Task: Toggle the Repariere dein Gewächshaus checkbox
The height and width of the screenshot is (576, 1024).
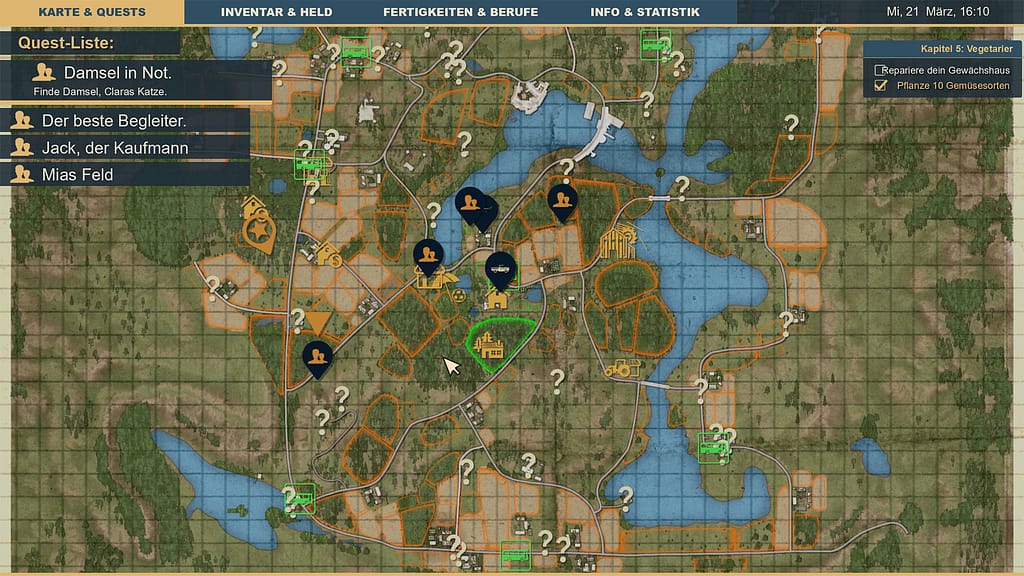Action: click(880, 70)
